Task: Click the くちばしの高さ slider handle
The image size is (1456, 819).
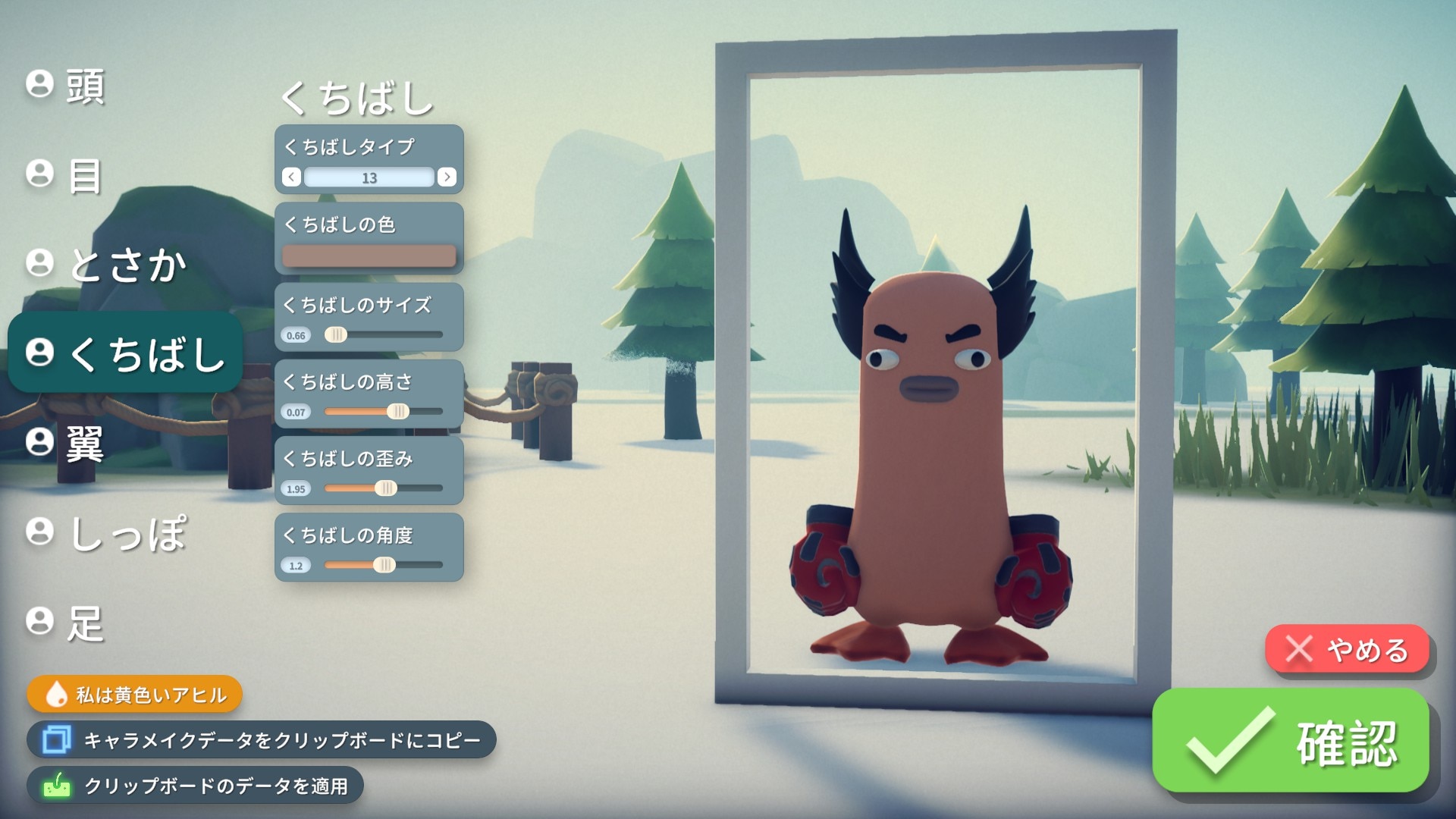Action: coord(397,412)
